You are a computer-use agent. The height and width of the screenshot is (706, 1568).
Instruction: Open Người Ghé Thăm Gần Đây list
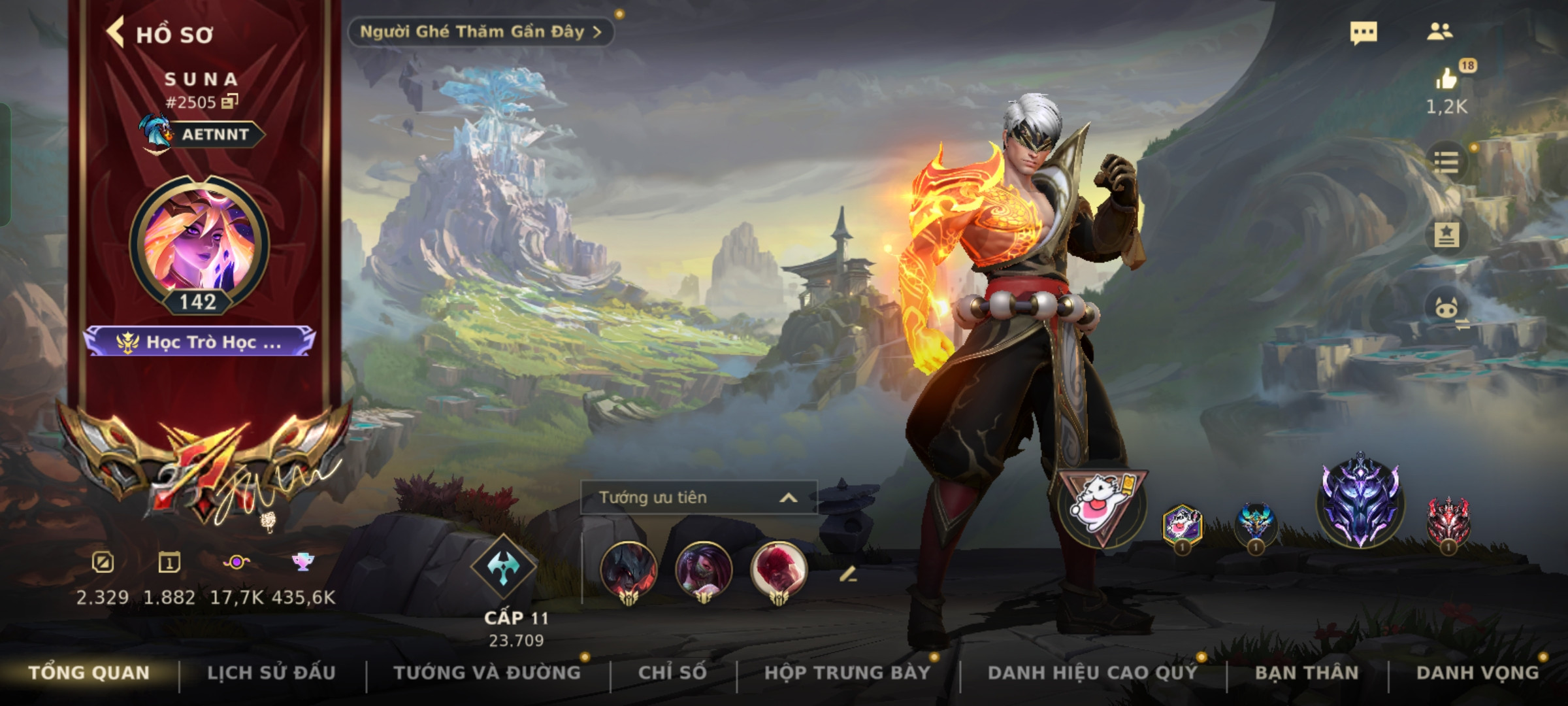pos(480,31)
